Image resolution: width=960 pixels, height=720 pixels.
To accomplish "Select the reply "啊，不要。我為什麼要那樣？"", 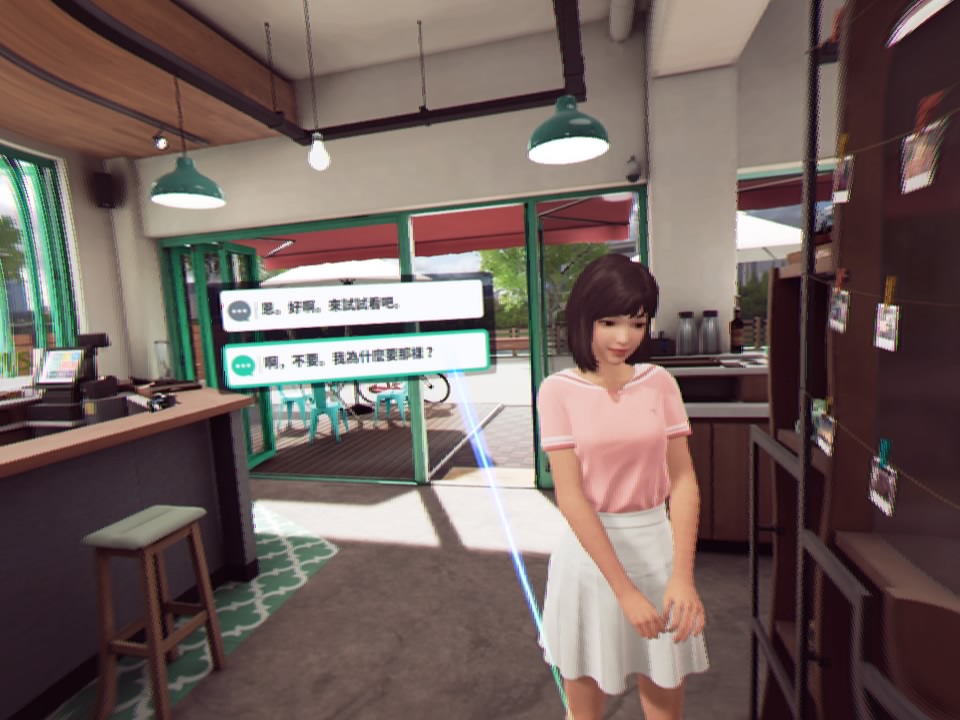I will point(355,356).
